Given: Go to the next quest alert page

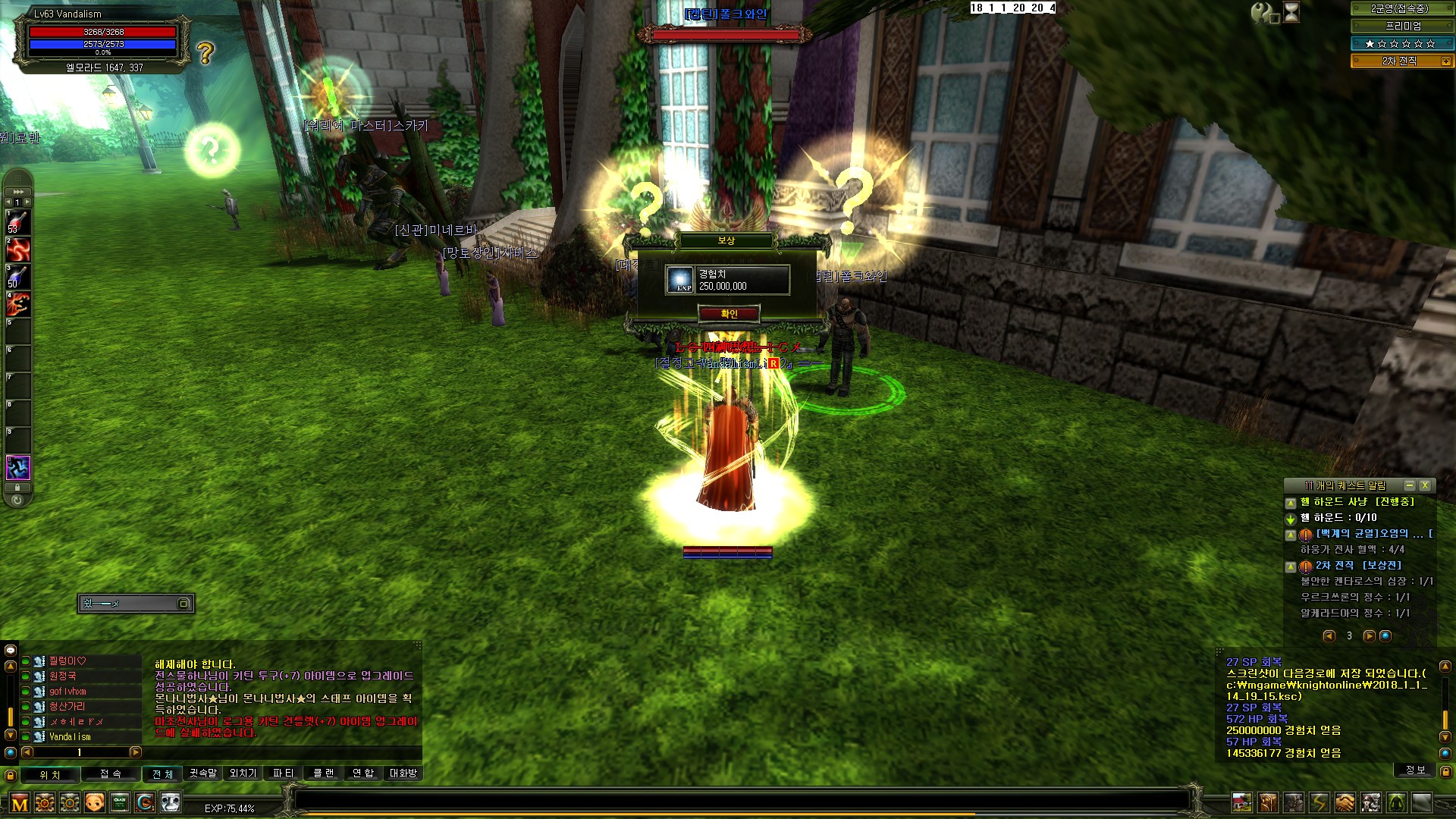Looking at the screenshot, I should point(1369,636).
